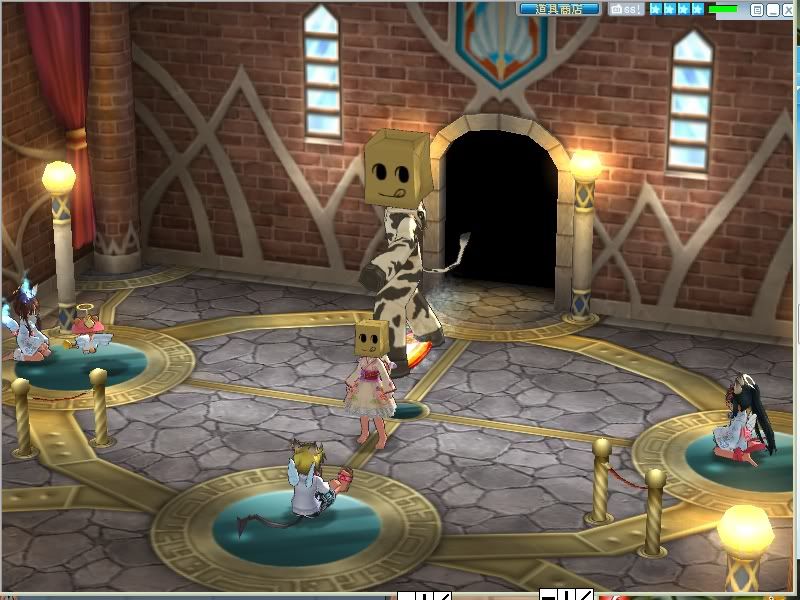Image resolution: width=800 pixels, height=600 pixels.
Task: Click the camera screenshot button
Action: coord(627,9)
